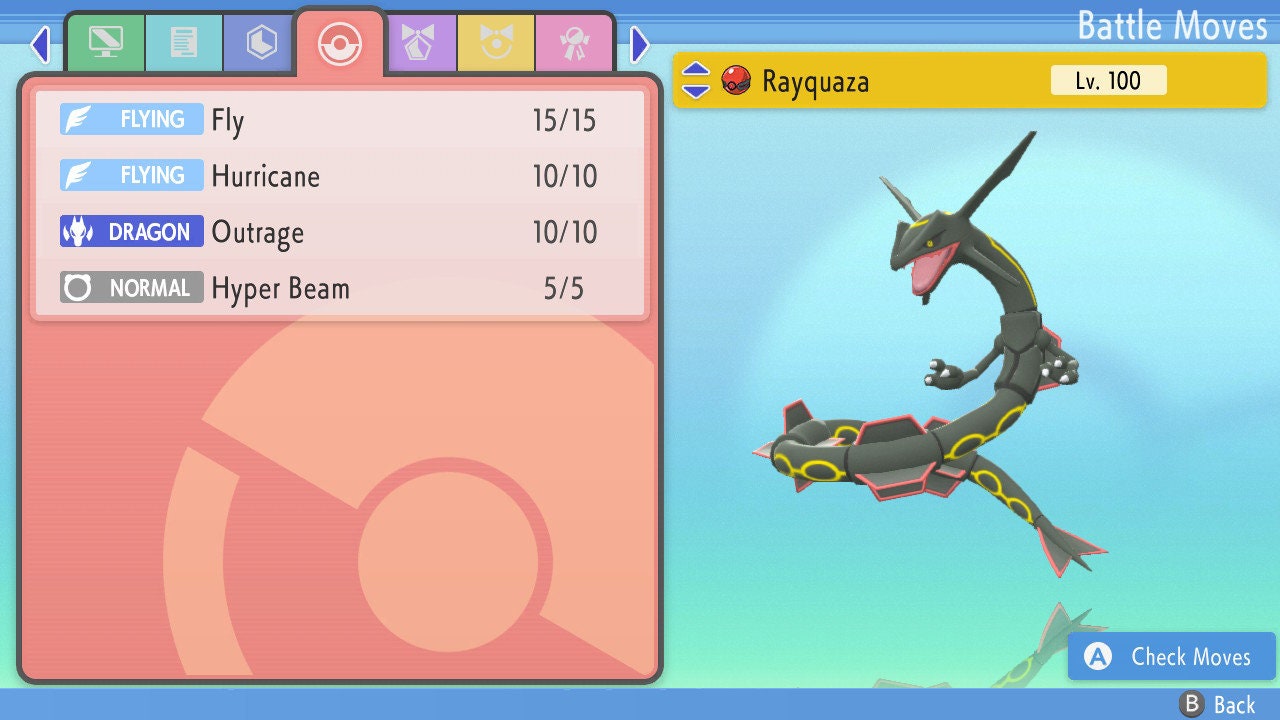Image resolution: width=1280 pixels, height=720 pixels.
Task: Show the blue stats hexagon tab
Action: click(x=261, y=43)
